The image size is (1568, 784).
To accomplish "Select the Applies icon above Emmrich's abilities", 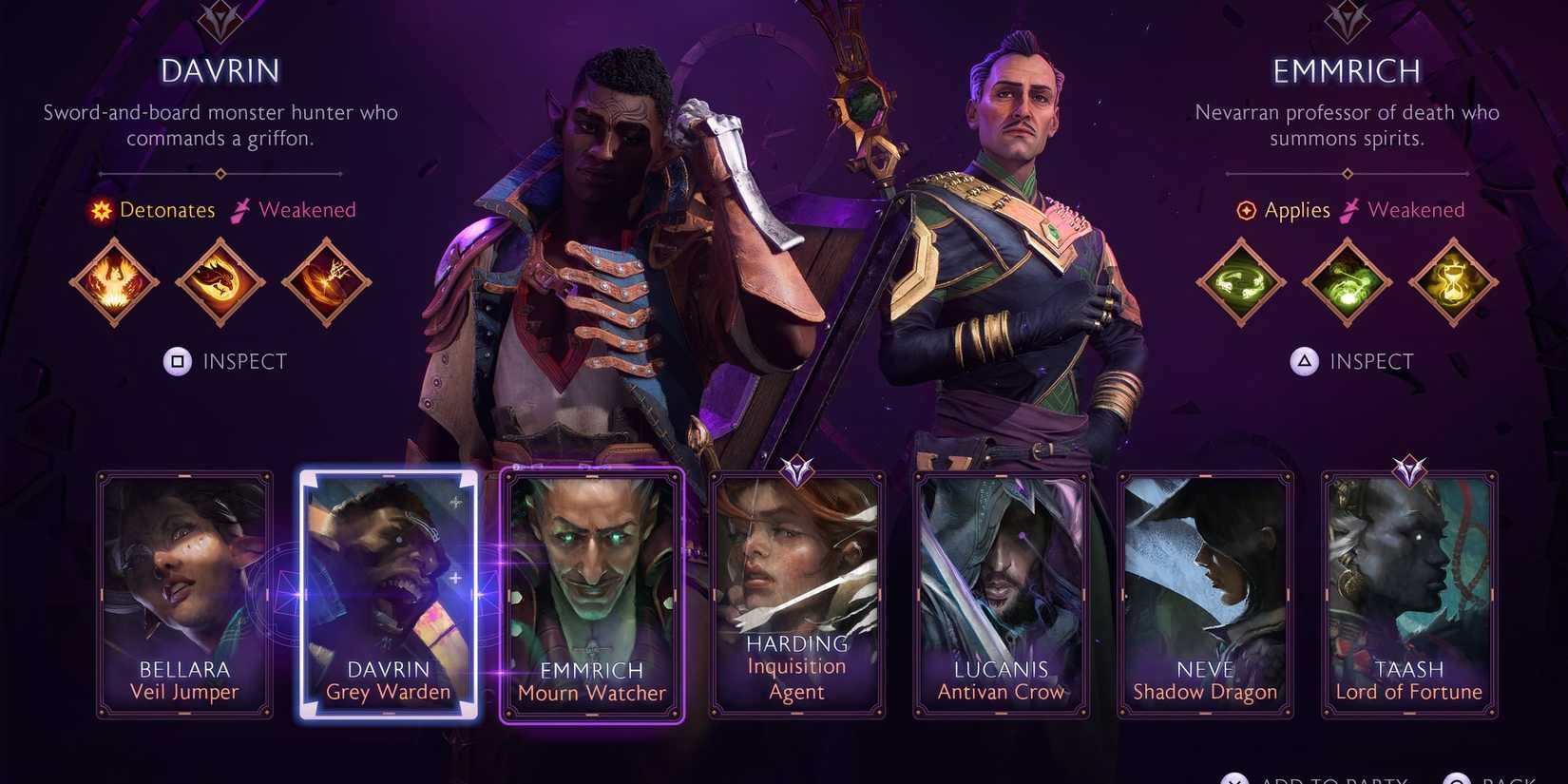I will (x=1245, y=210).
